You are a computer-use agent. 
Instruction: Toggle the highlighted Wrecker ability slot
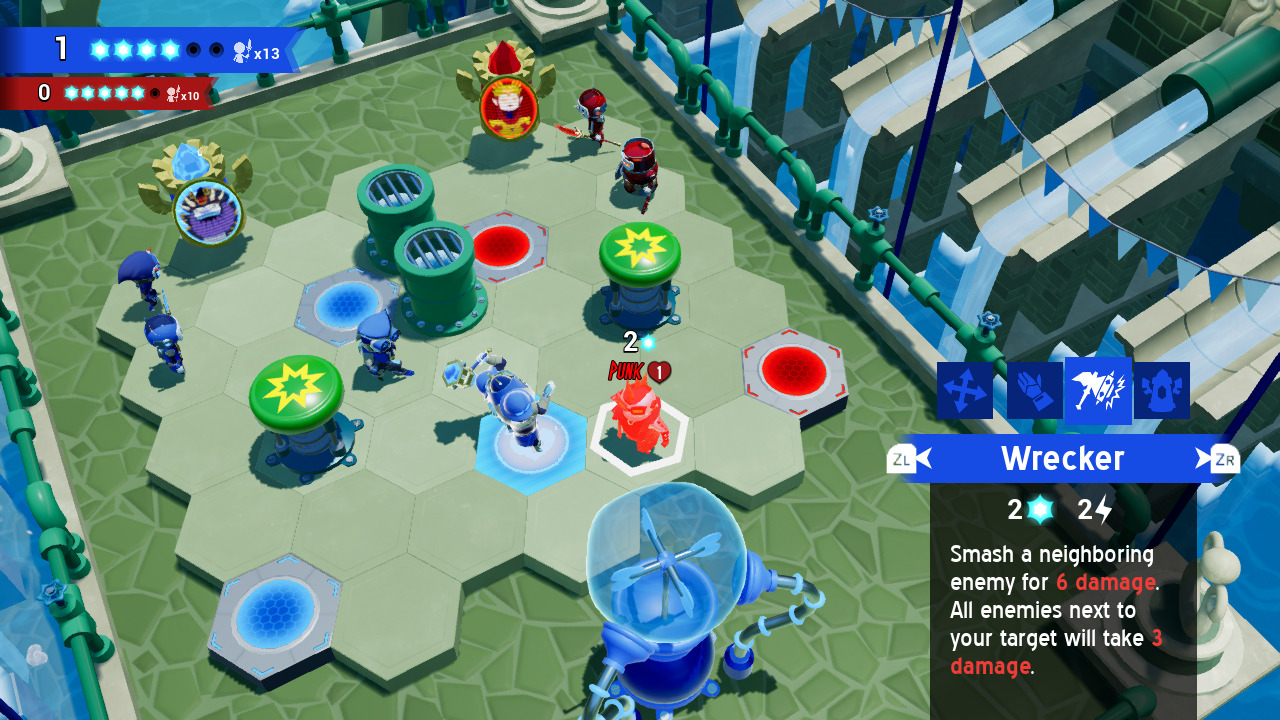point(1098,390)
